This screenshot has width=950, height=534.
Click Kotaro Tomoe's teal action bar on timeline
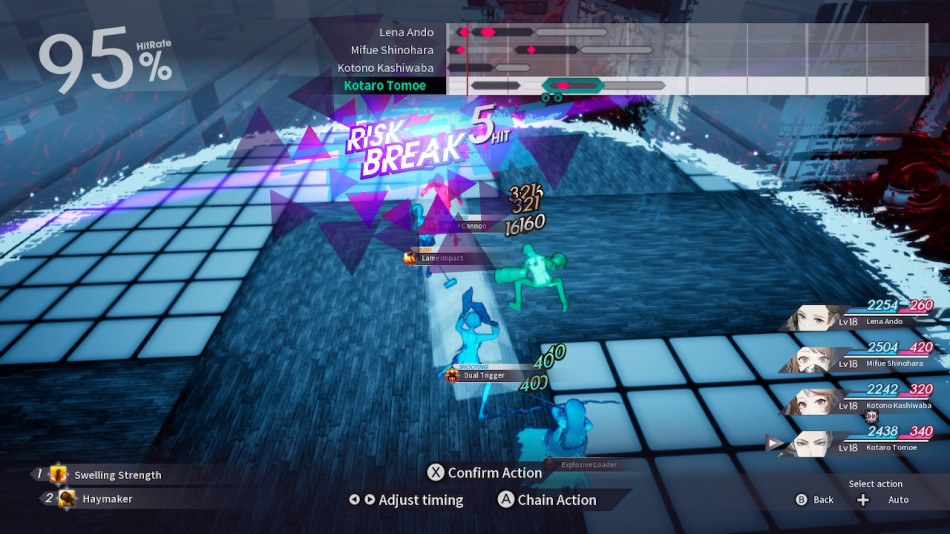pos(572,86)
